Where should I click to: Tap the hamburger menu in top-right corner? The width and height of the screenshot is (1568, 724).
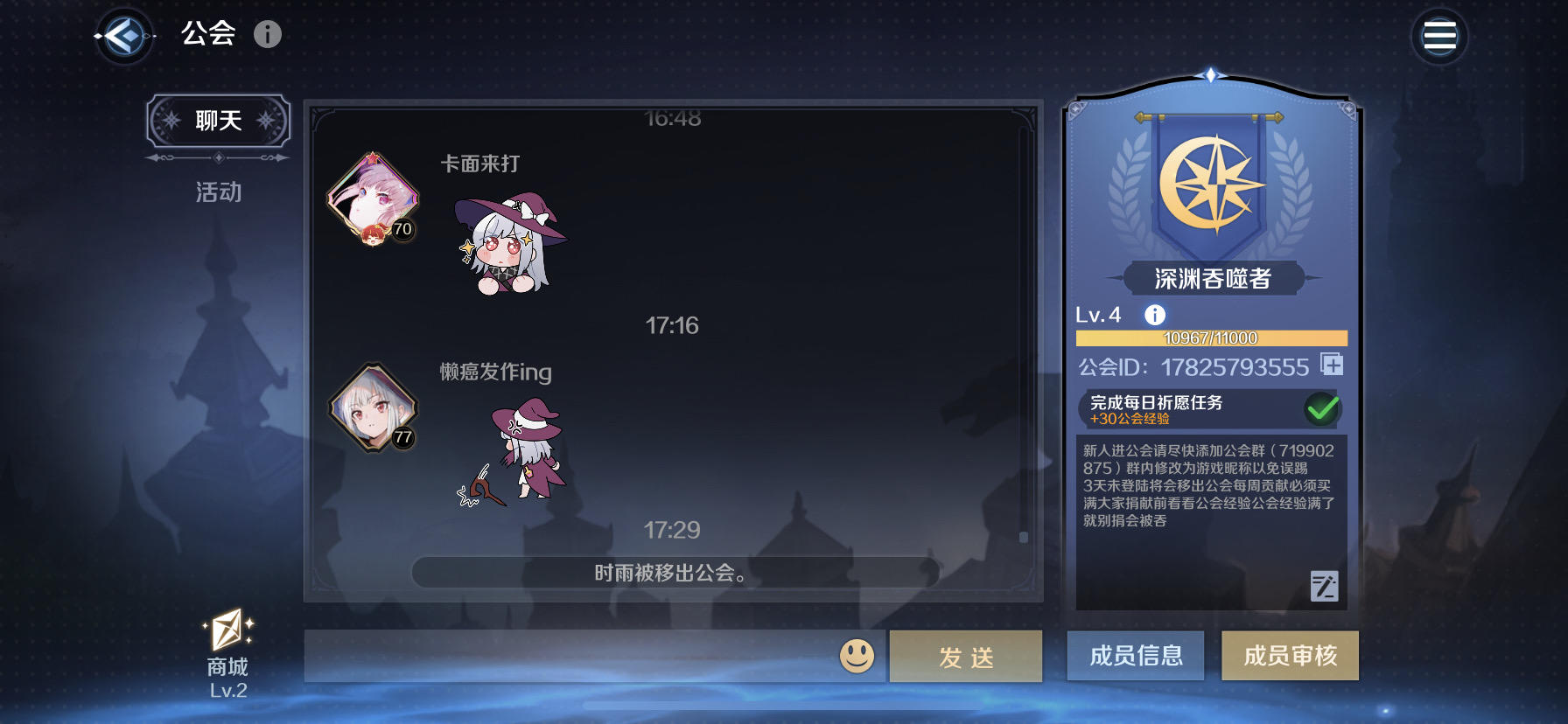(x=1440, y=34)
